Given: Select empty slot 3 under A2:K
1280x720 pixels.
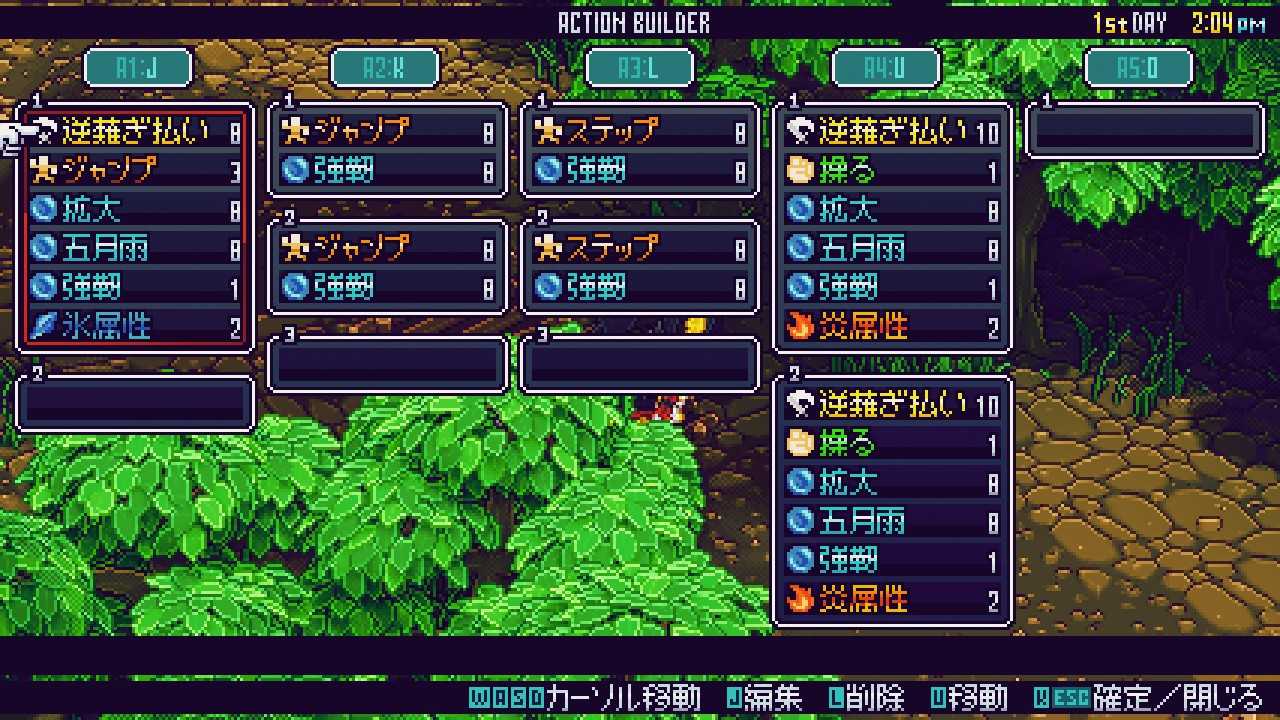Looking at the screenshot, I should pos(388,364).
